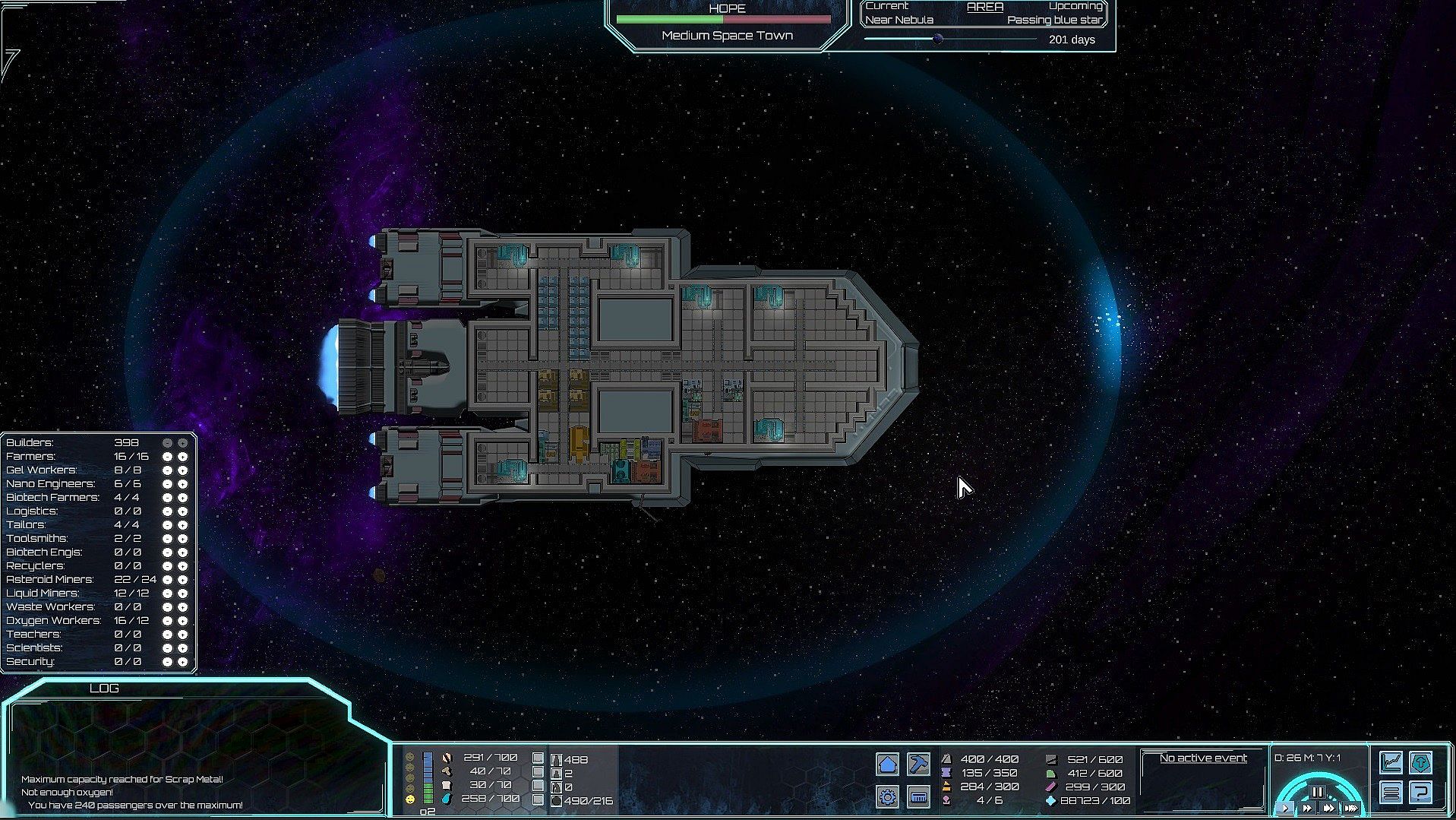Open the three-line list menu
Viewport: 1456px width, 820px height.
[1391, 793]
